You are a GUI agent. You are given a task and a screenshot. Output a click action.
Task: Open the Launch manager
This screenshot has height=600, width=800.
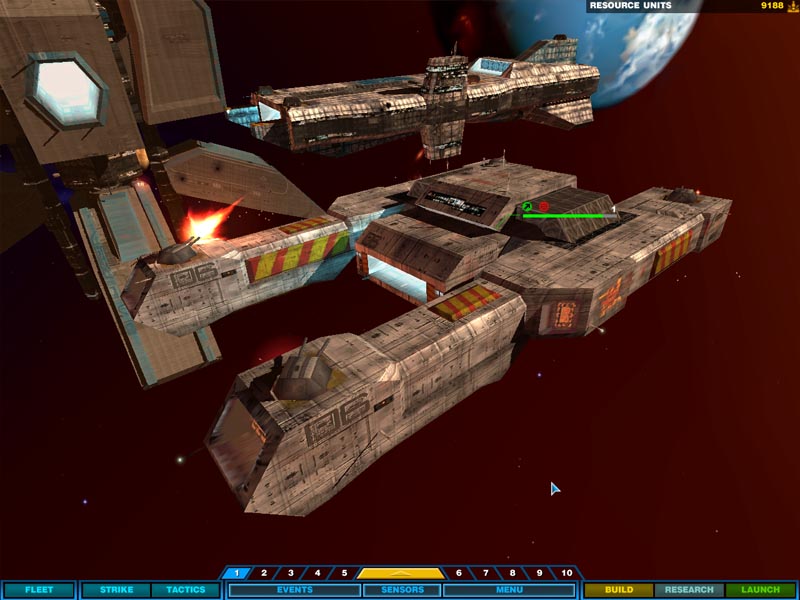point(760,590)
